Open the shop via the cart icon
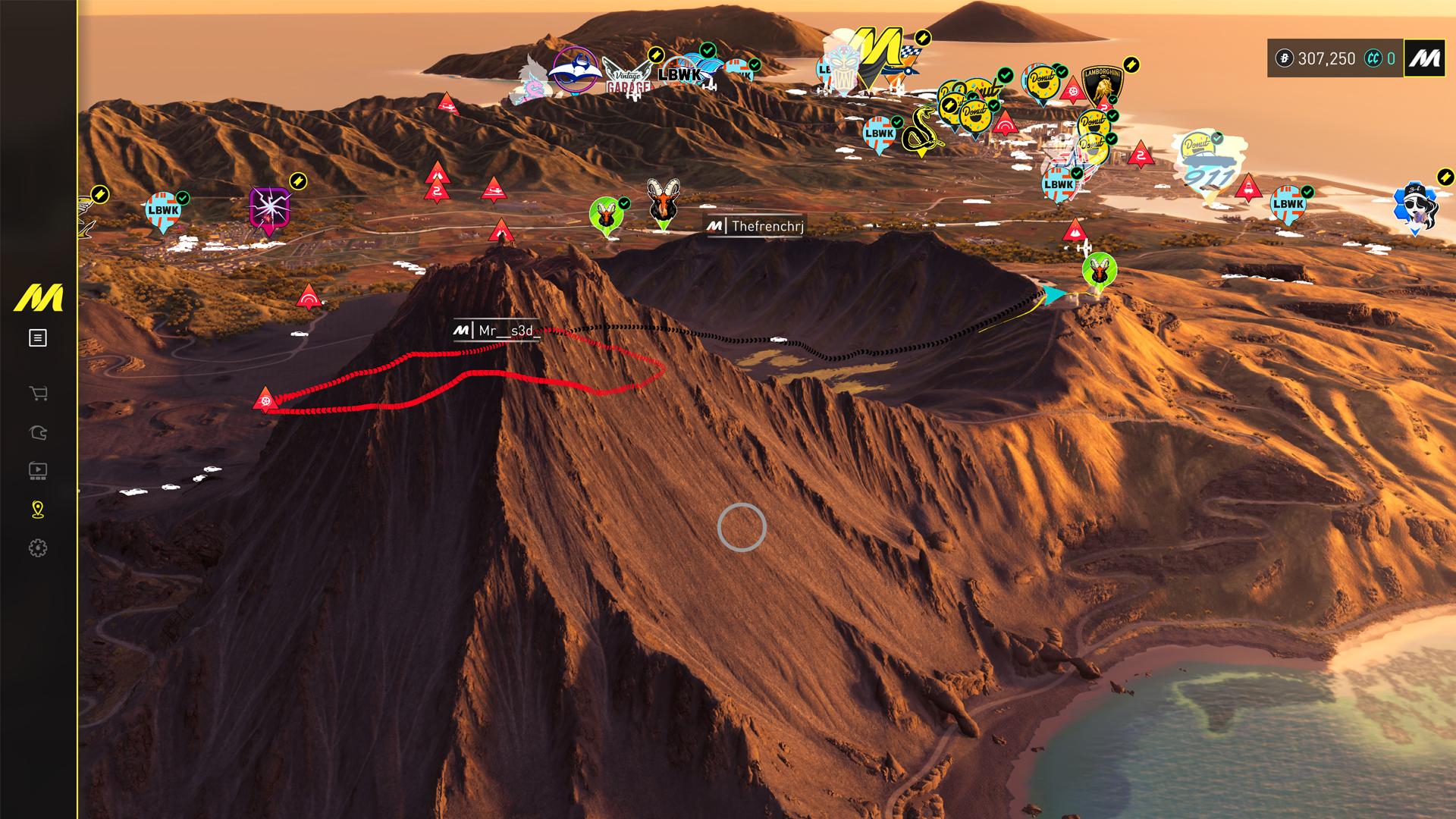The height and width of the screenshot is (819, 1456). click(x=38, y=393)
